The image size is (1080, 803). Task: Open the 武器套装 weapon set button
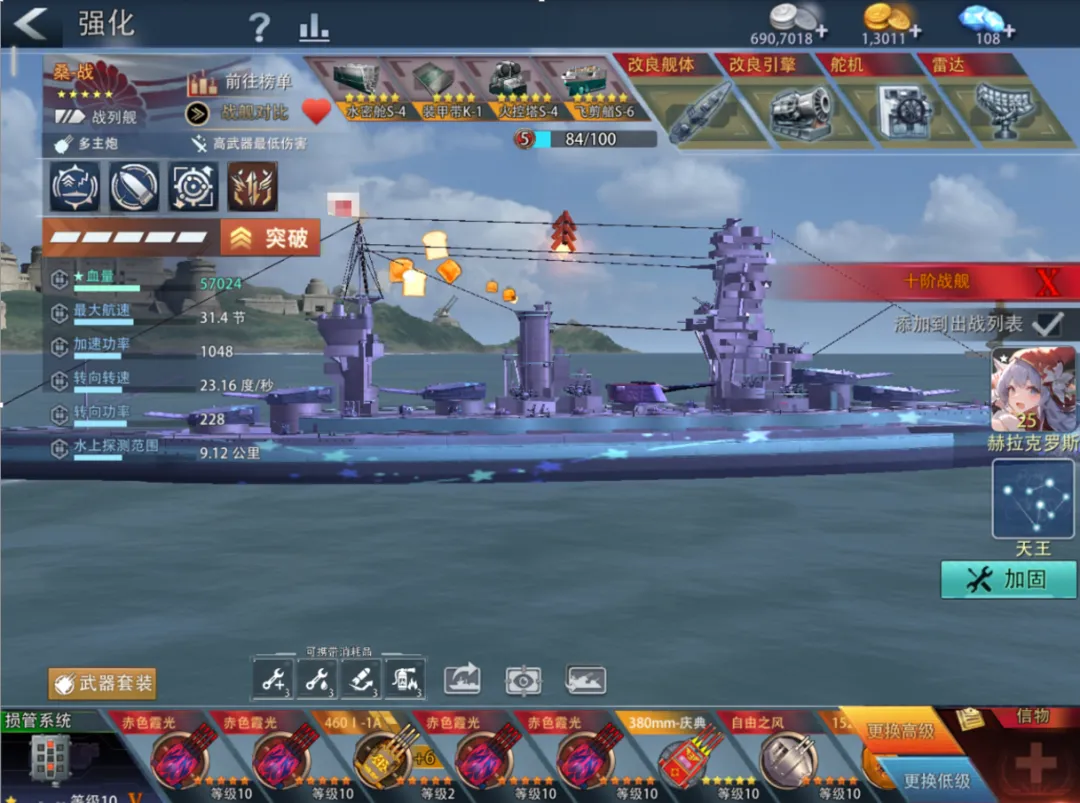[103, 684]
